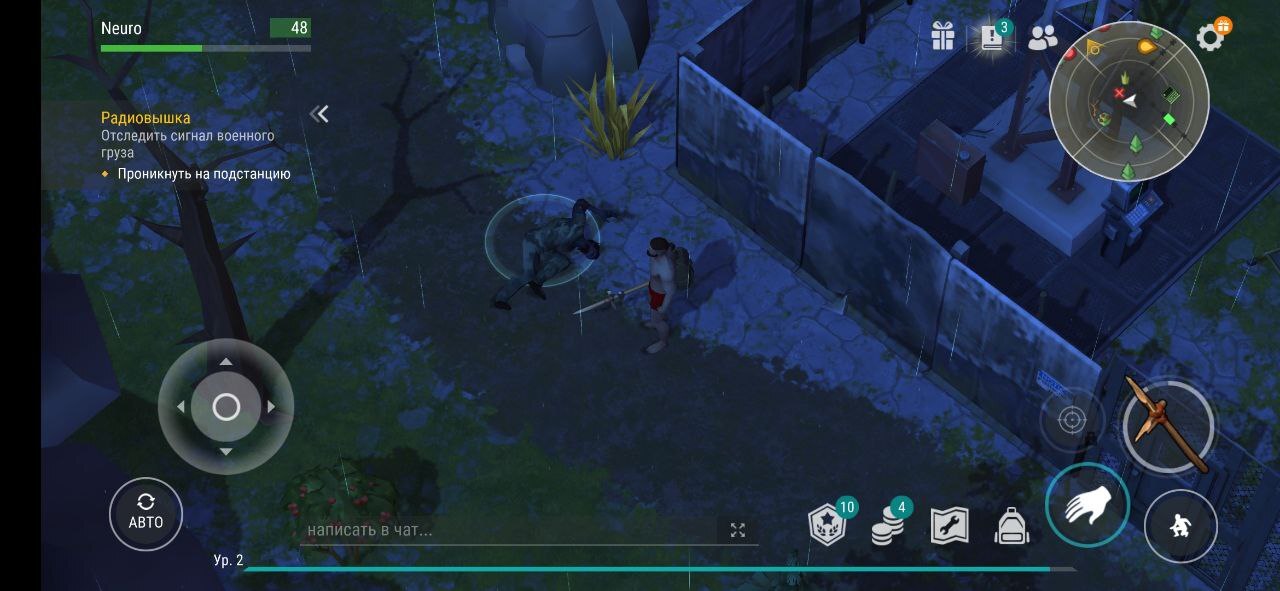Open the badge icon with 10 counter
Image resolution: width=1280 pixels, height=591 pixels.
click(828, 525)
